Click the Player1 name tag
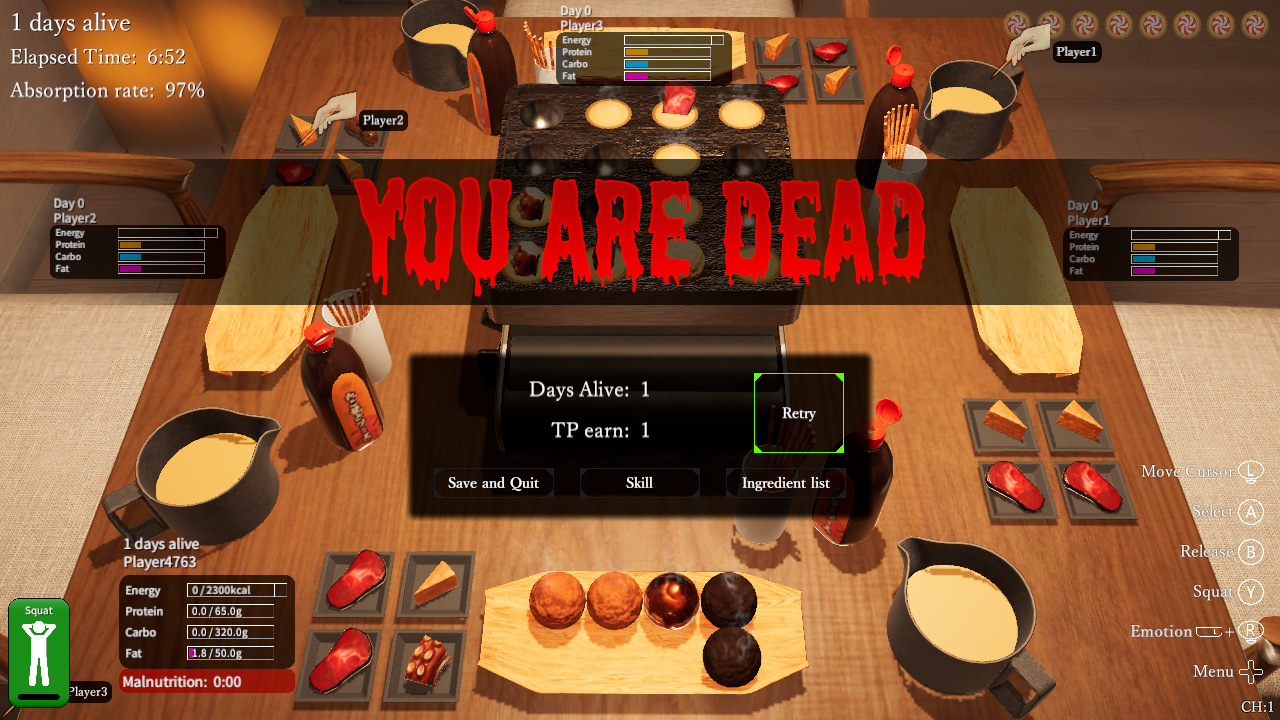1280x720 pixels. point(1076,52)
